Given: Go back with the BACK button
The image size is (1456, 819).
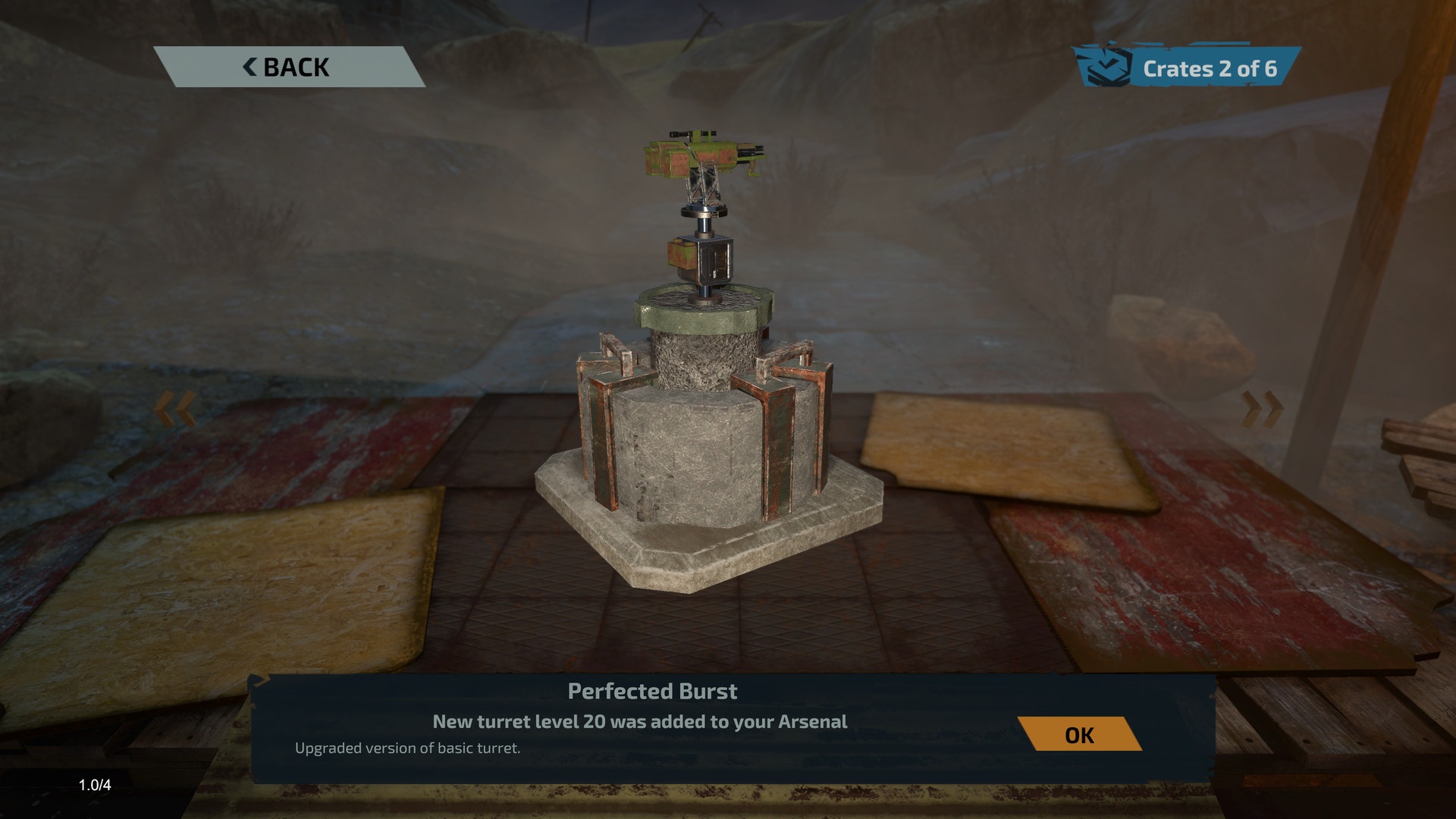Looking at the screenshot, I should coord(287,67).
